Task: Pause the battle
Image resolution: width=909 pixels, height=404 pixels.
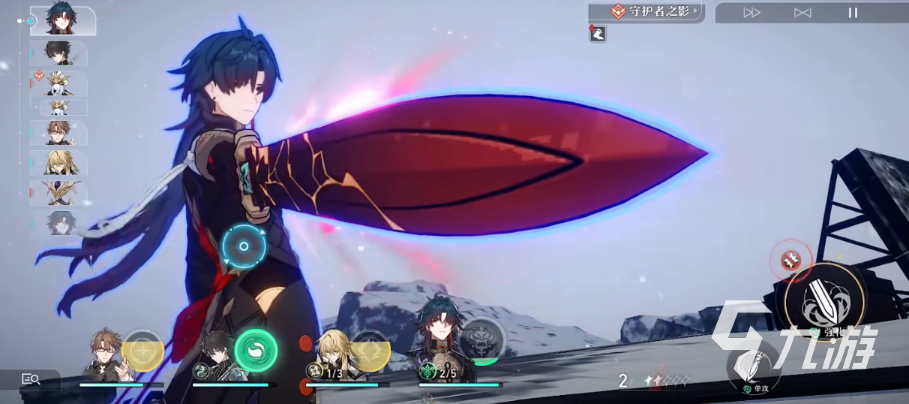Action: pos(853,12)
